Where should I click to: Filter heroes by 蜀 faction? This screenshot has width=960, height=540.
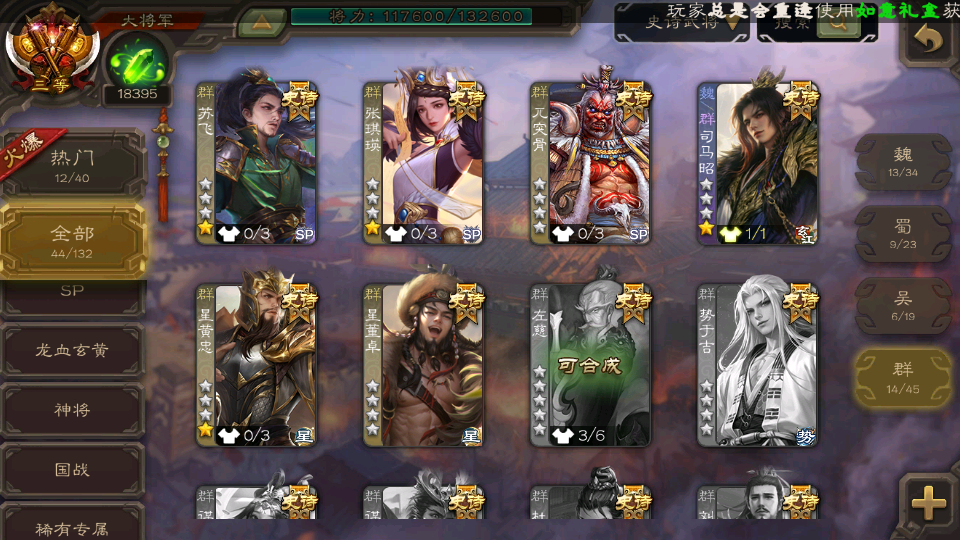[902, 233]
